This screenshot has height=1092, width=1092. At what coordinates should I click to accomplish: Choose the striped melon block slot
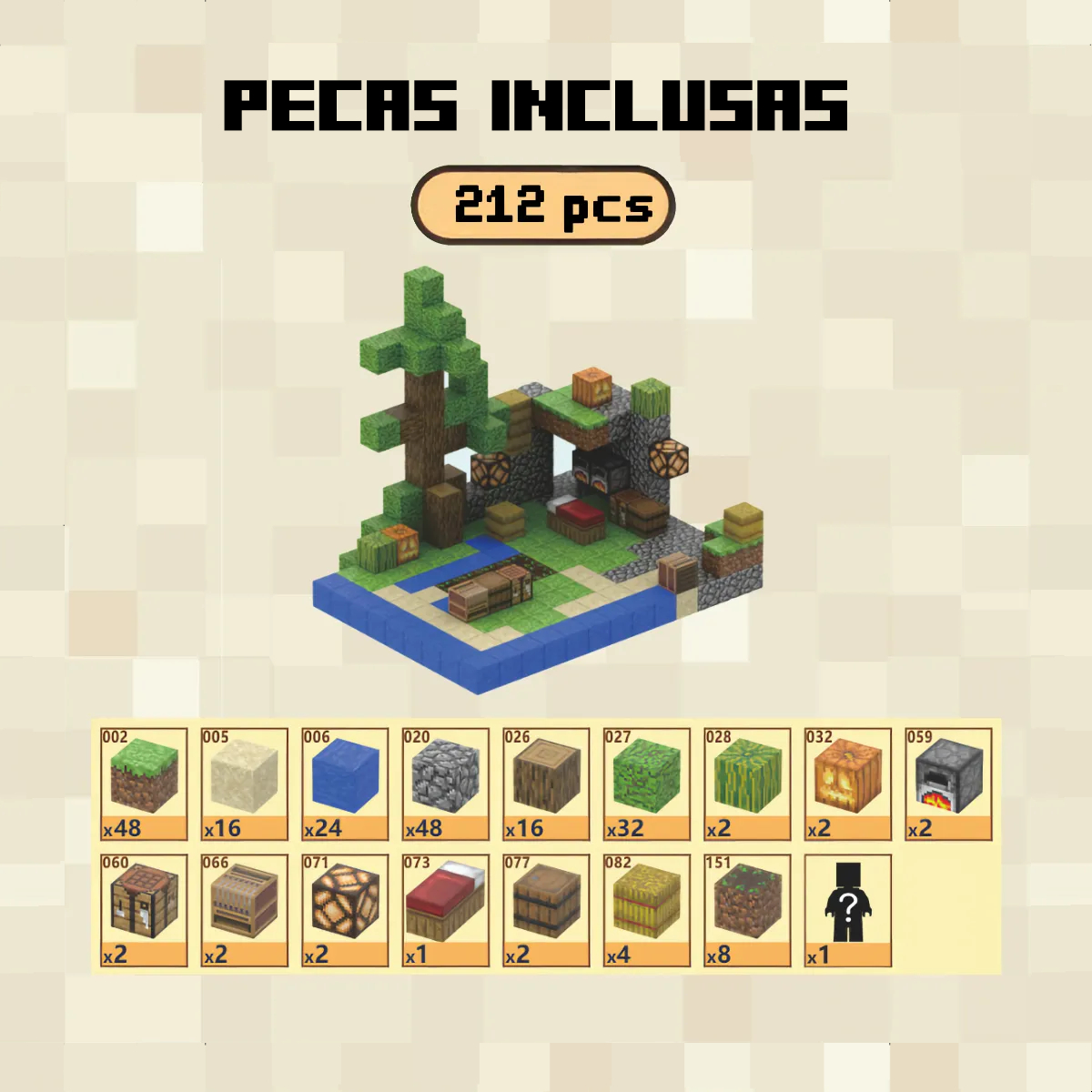[x=747, y=784]
